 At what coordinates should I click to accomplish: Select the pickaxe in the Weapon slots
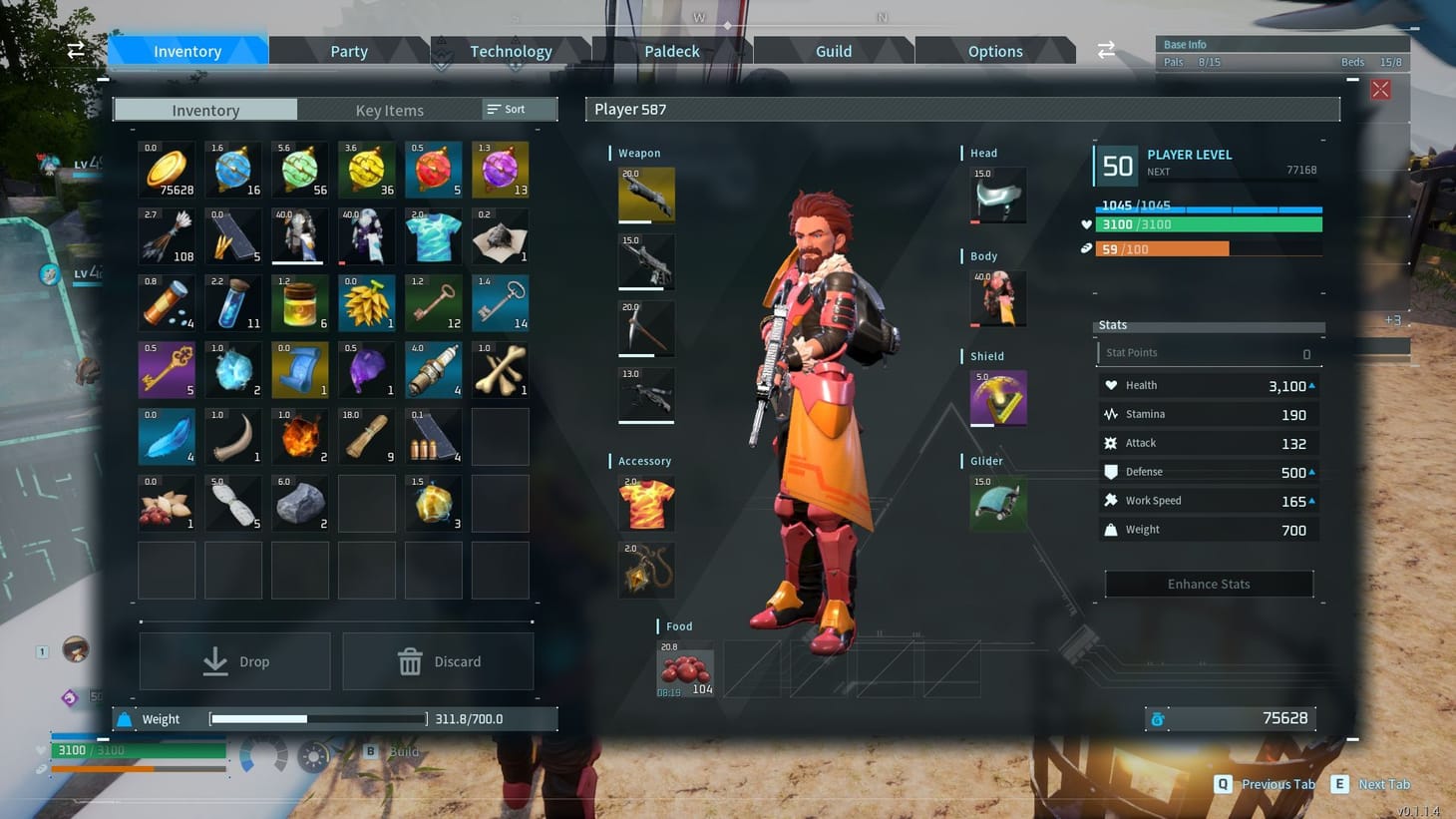click(x=646, y=328)
